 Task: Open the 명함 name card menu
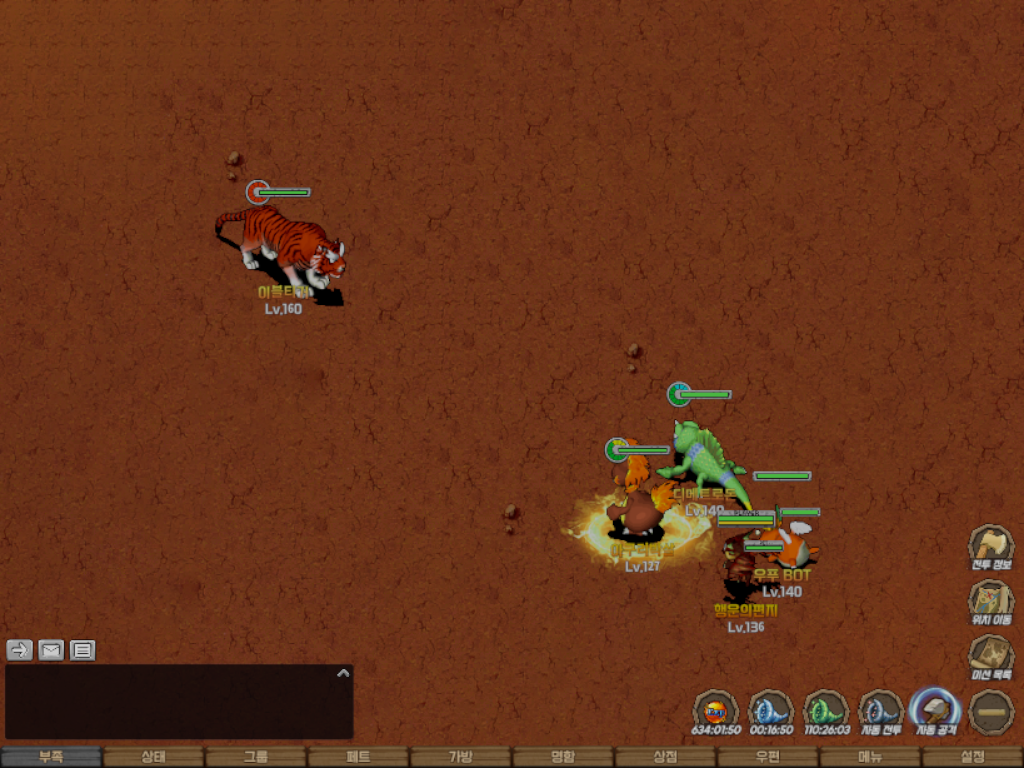click(563, 757)
